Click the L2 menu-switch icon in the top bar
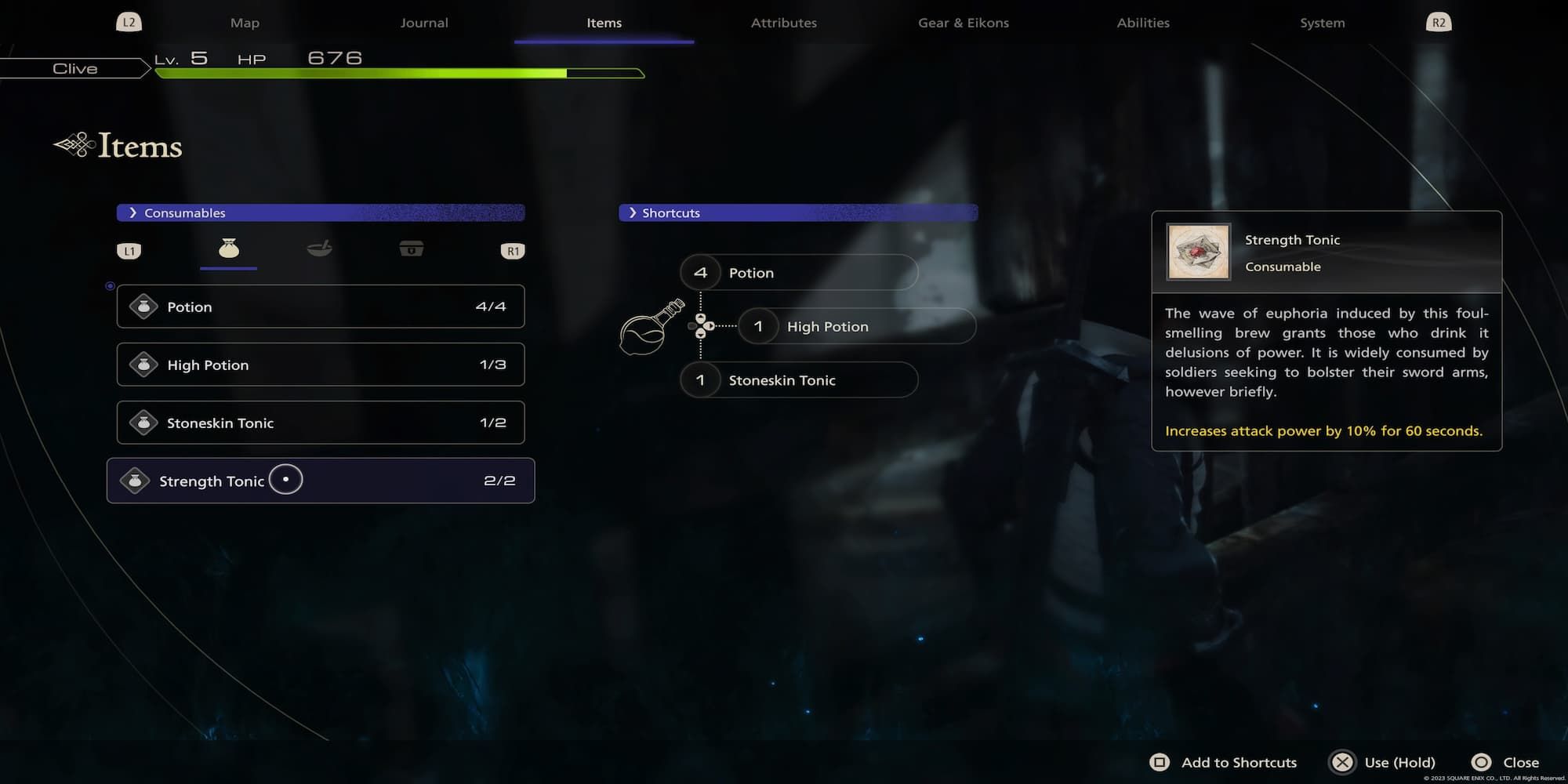 [129, 22]
